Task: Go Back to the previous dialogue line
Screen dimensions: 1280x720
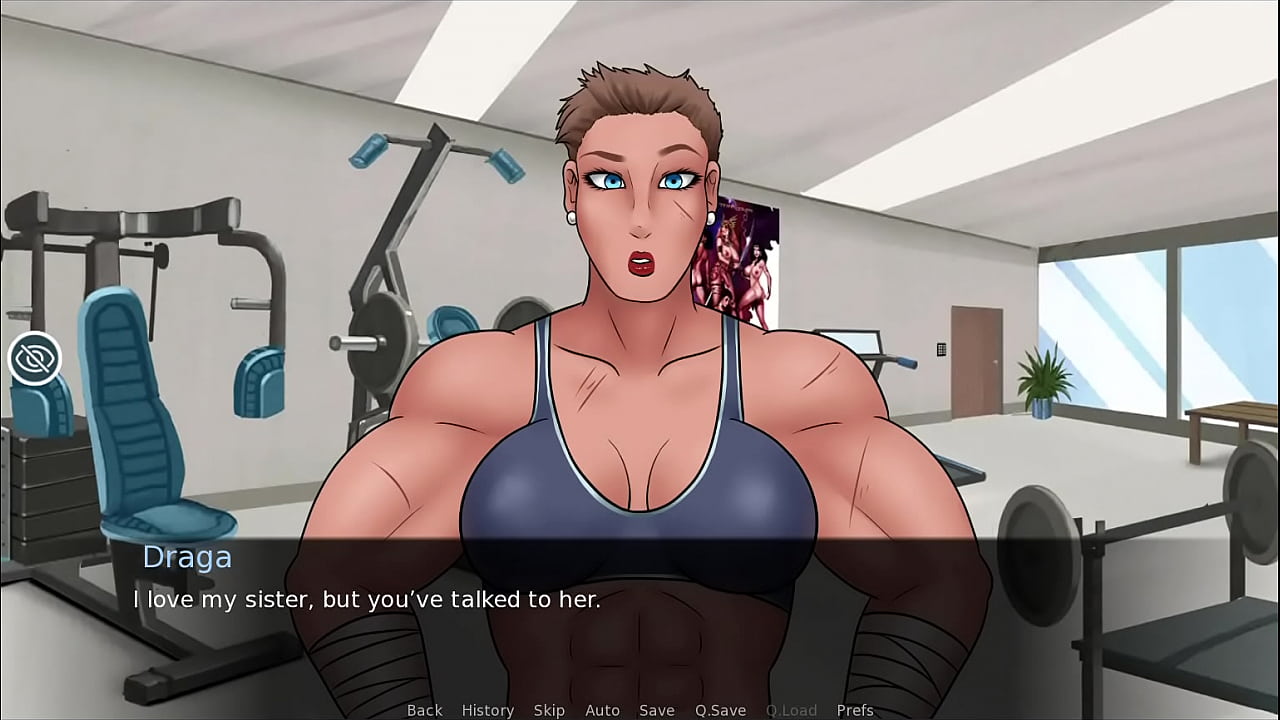Action: pos(424,710)
